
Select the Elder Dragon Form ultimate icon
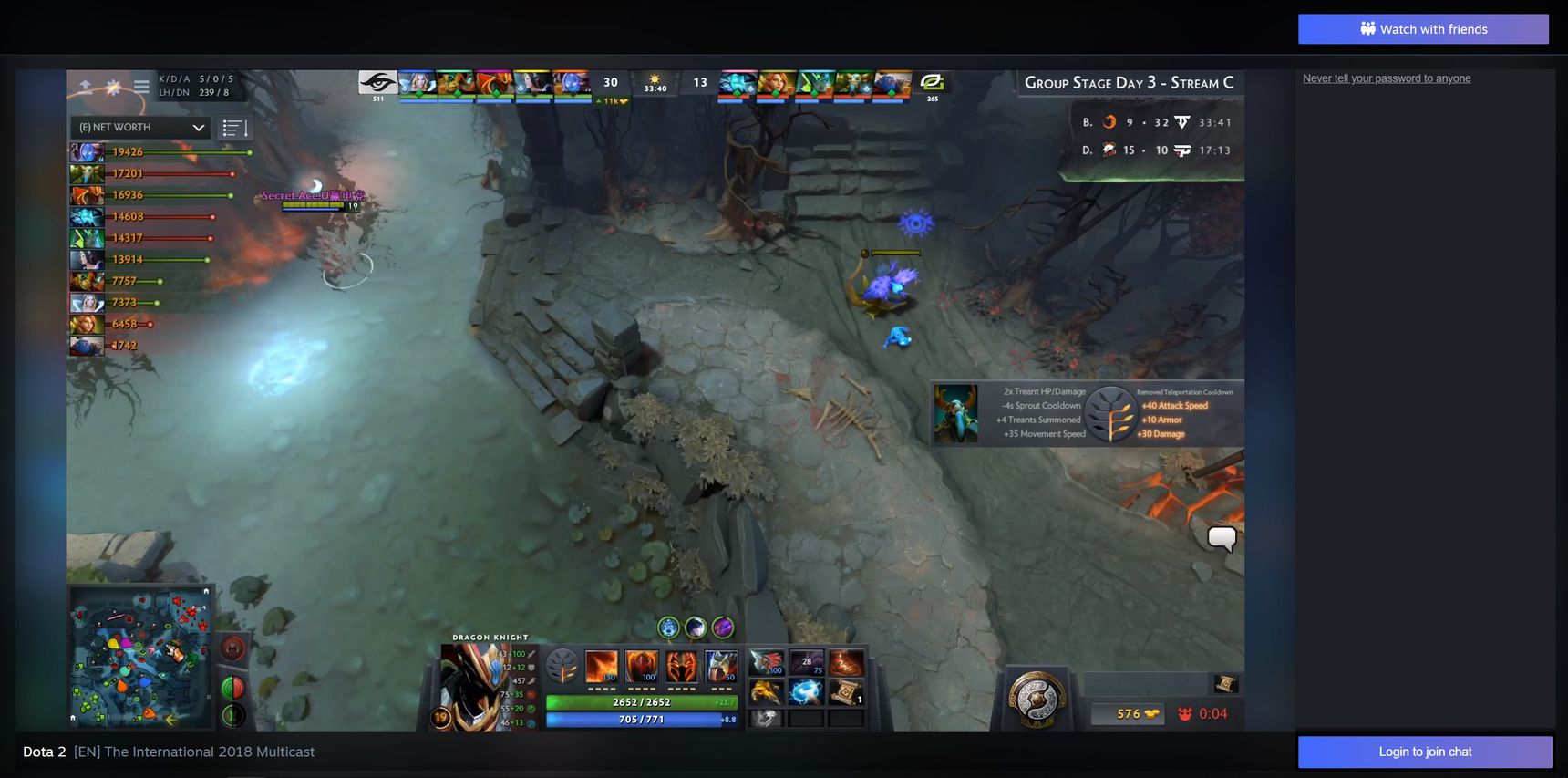tap(721, 667)
